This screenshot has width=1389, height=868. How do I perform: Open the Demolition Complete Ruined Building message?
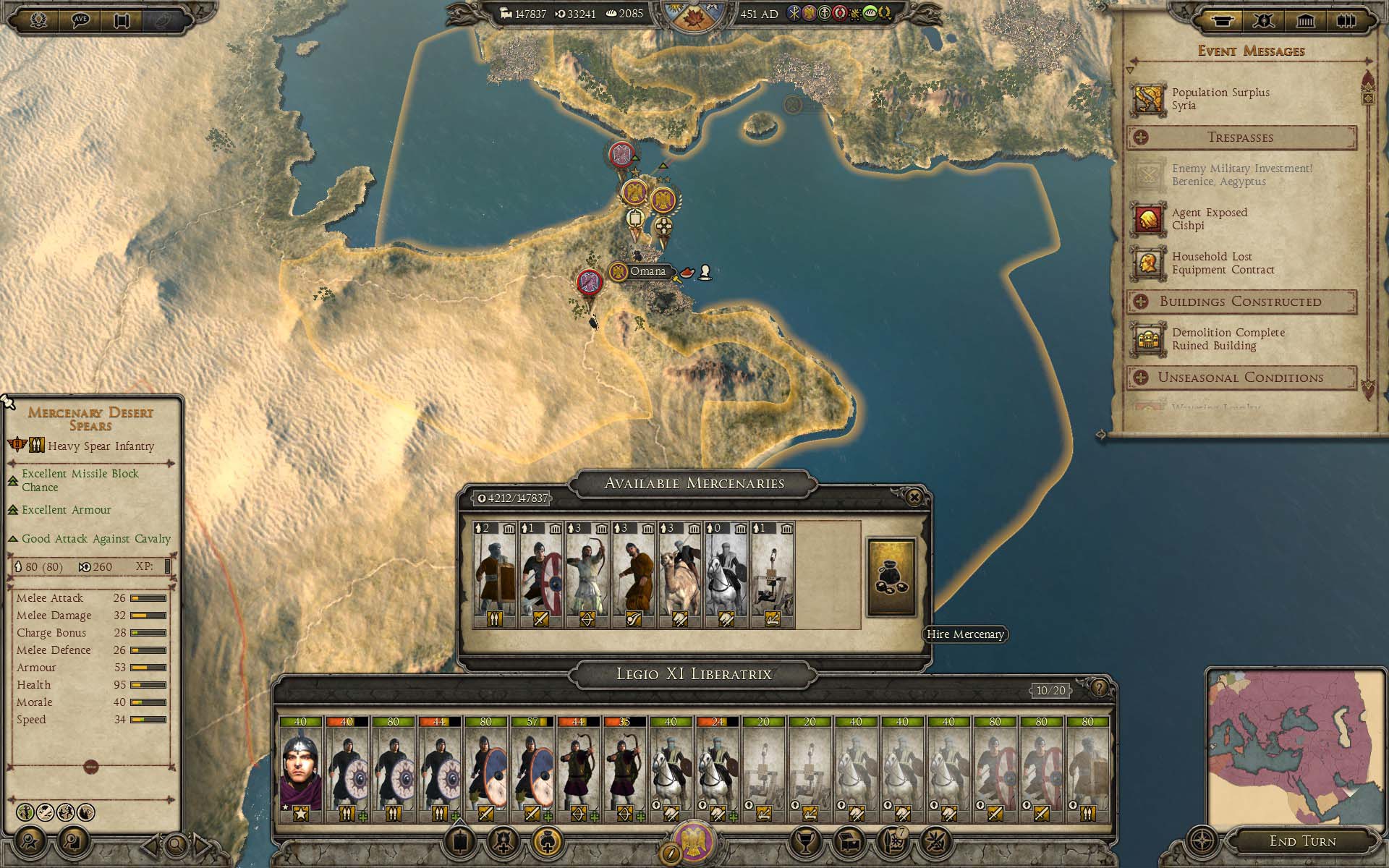tap(1228, 339)
